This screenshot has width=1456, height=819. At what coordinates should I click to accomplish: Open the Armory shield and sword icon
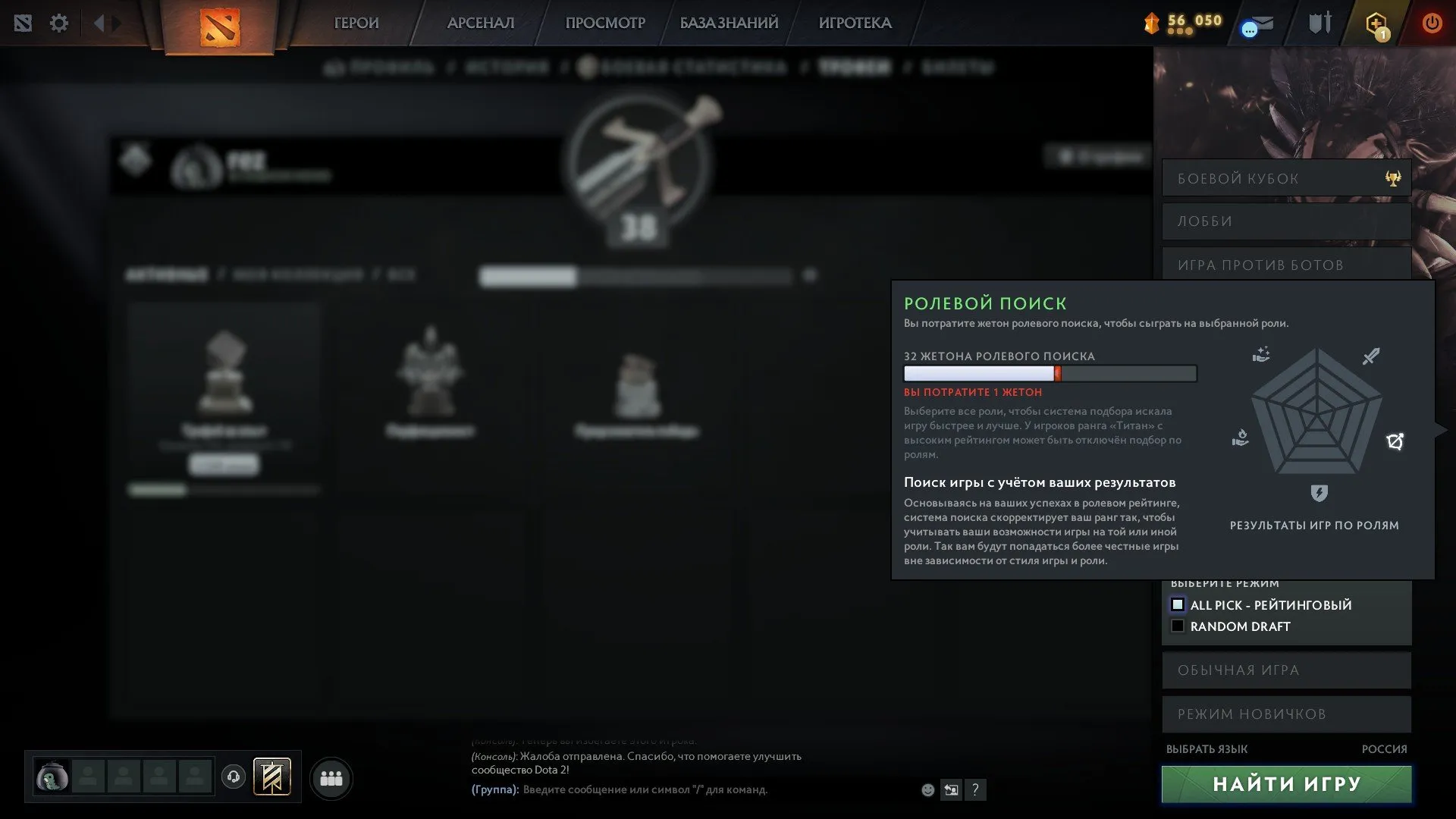1318,24
